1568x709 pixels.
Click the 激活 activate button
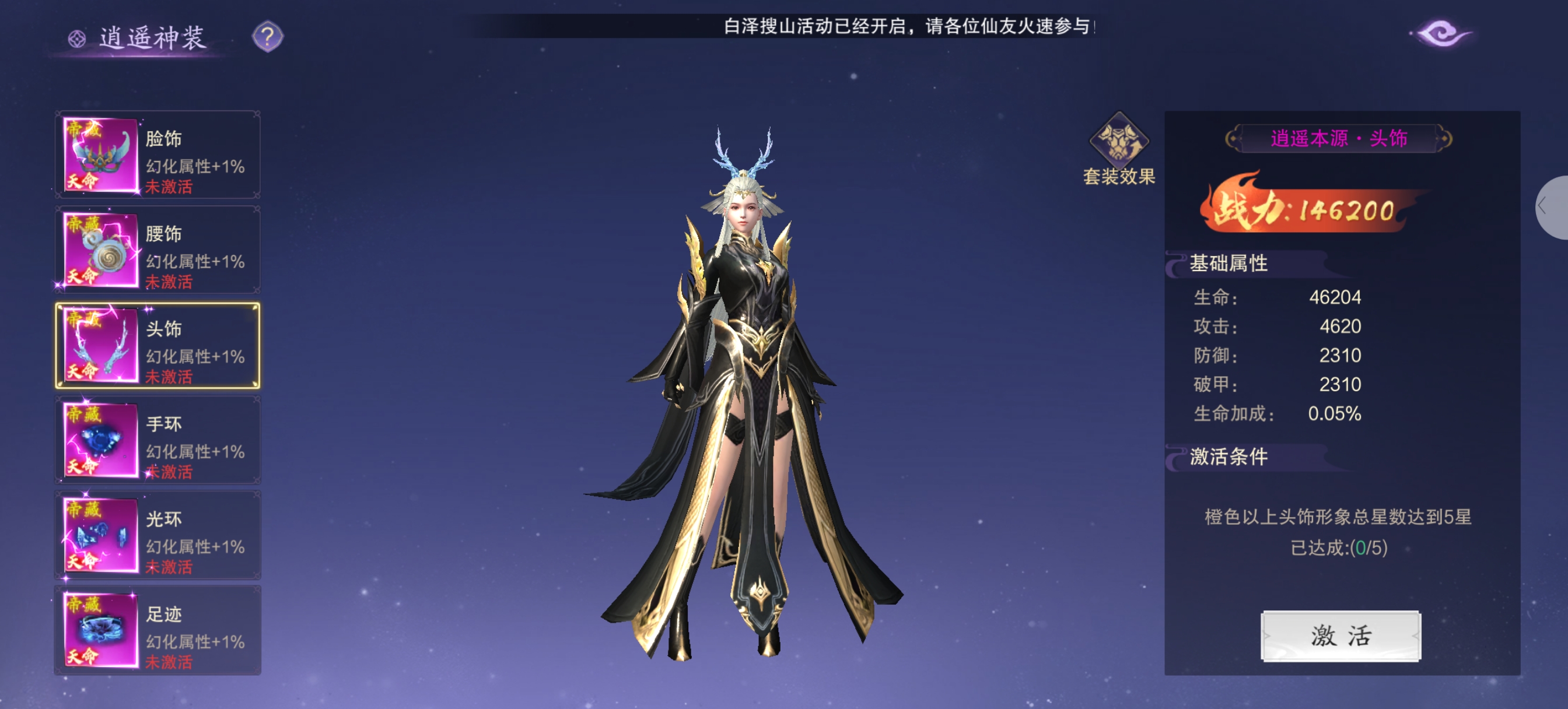coord(1340,636)
